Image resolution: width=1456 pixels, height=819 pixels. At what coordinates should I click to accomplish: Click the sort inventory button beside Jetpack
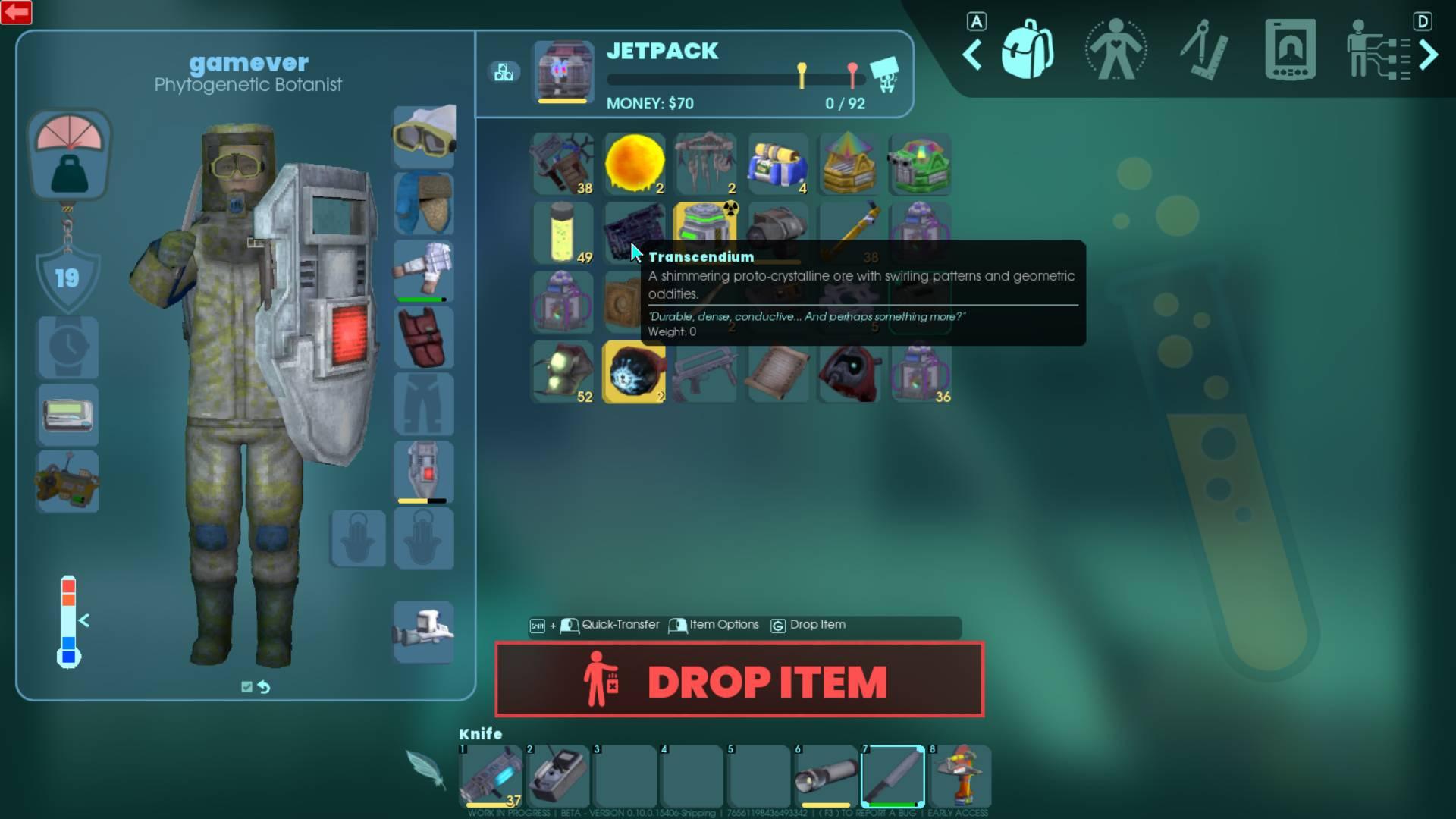(x=504, y=73)
